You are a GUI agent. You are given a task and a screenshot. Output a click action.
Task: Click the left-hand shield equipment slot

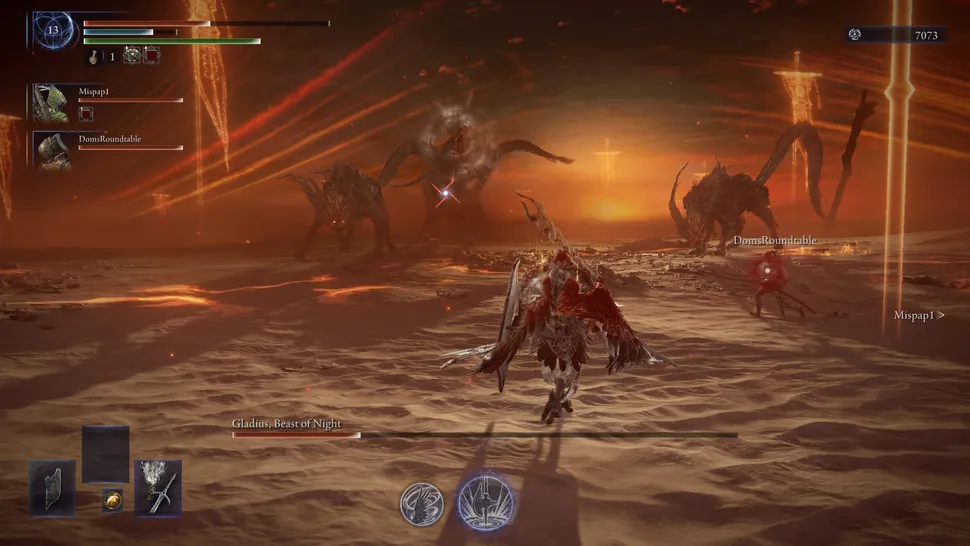[x=51, y=487]
